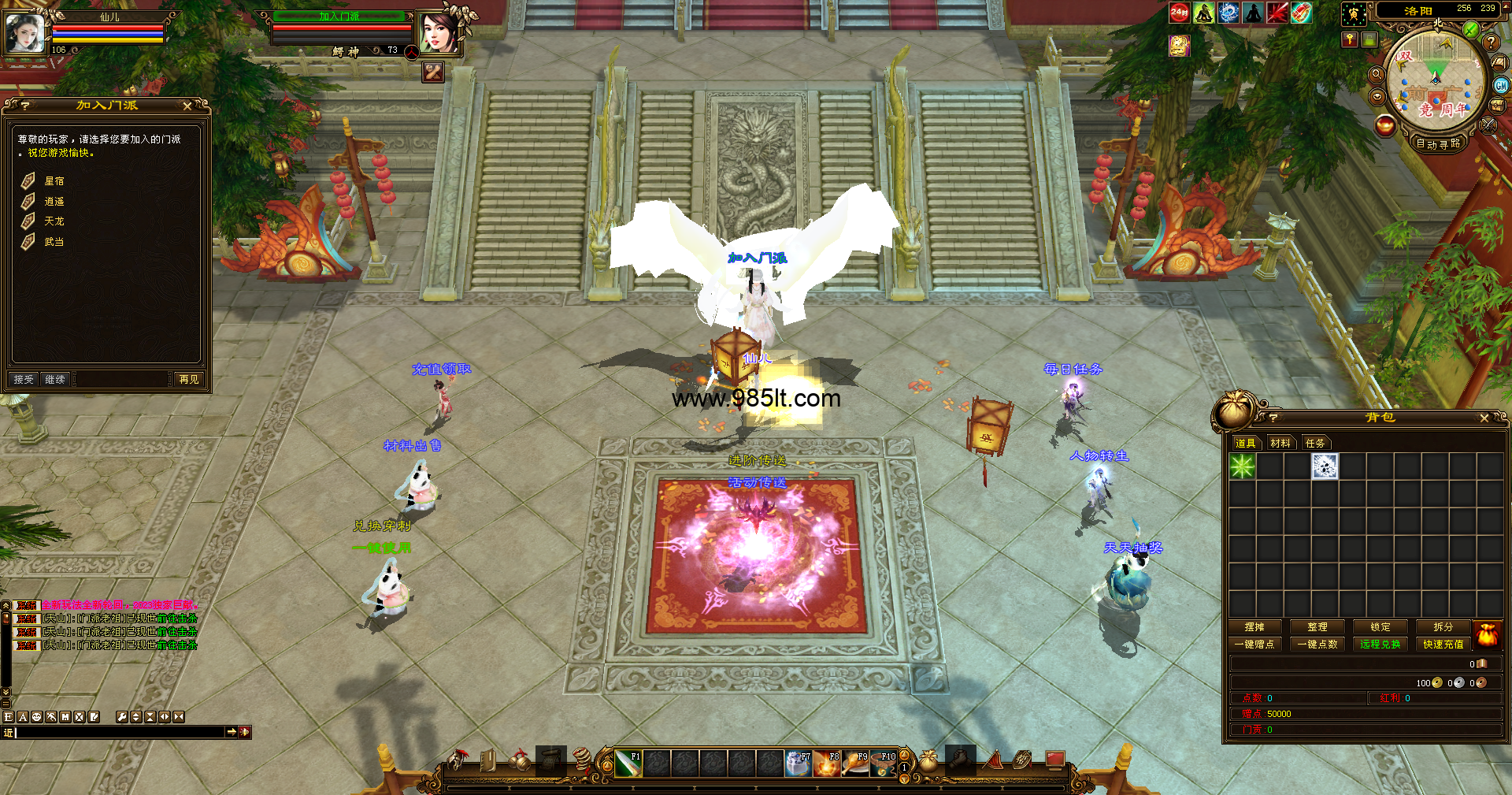Click the red 24时 buff icon
This screenshot has width=1512, height=795.
click(x=1179, y=12)
